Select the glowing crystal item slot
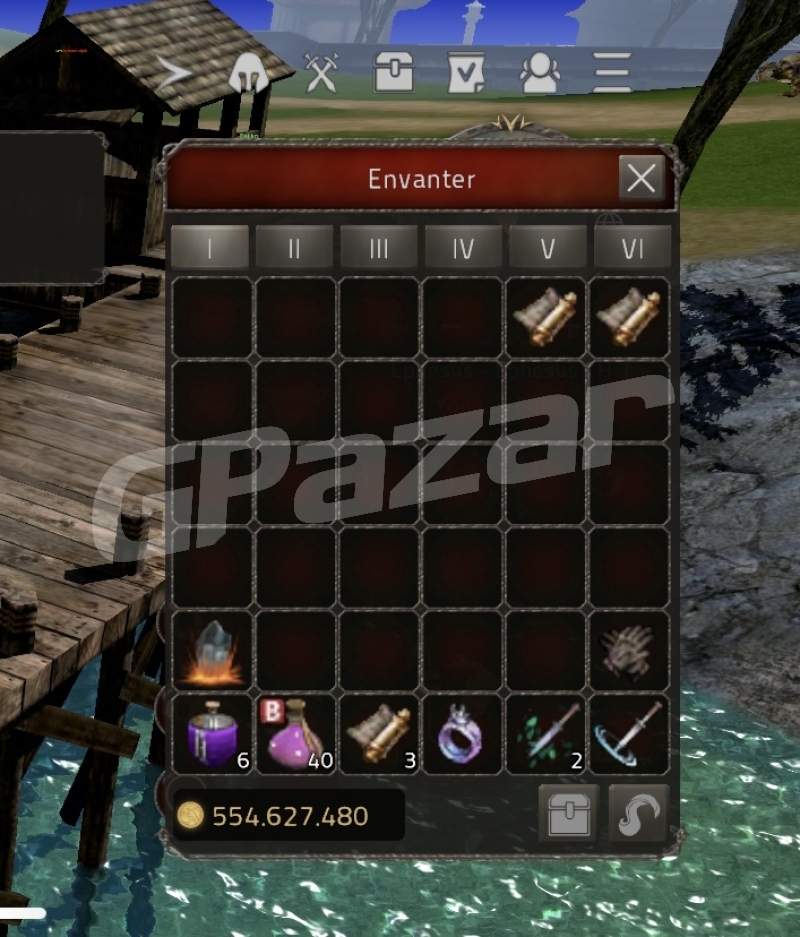The height and width of the screenshot is (937, 800). tap(212, 650)
